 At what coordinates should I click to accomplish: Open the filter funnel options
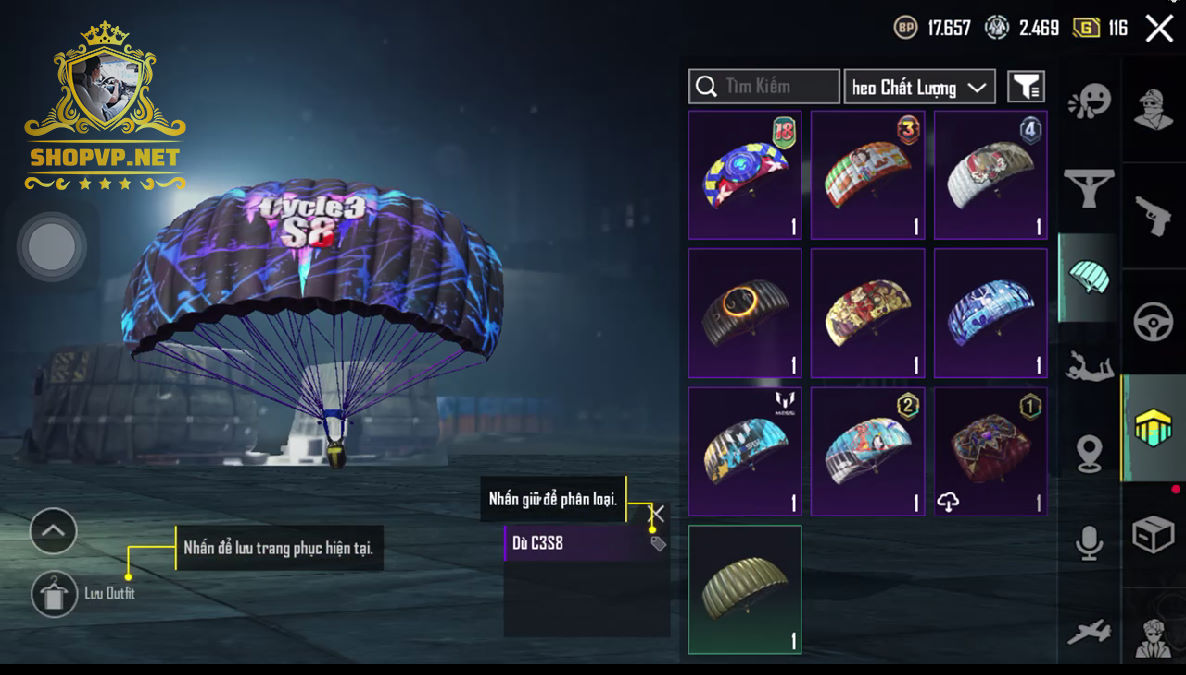click(1026, 87)
